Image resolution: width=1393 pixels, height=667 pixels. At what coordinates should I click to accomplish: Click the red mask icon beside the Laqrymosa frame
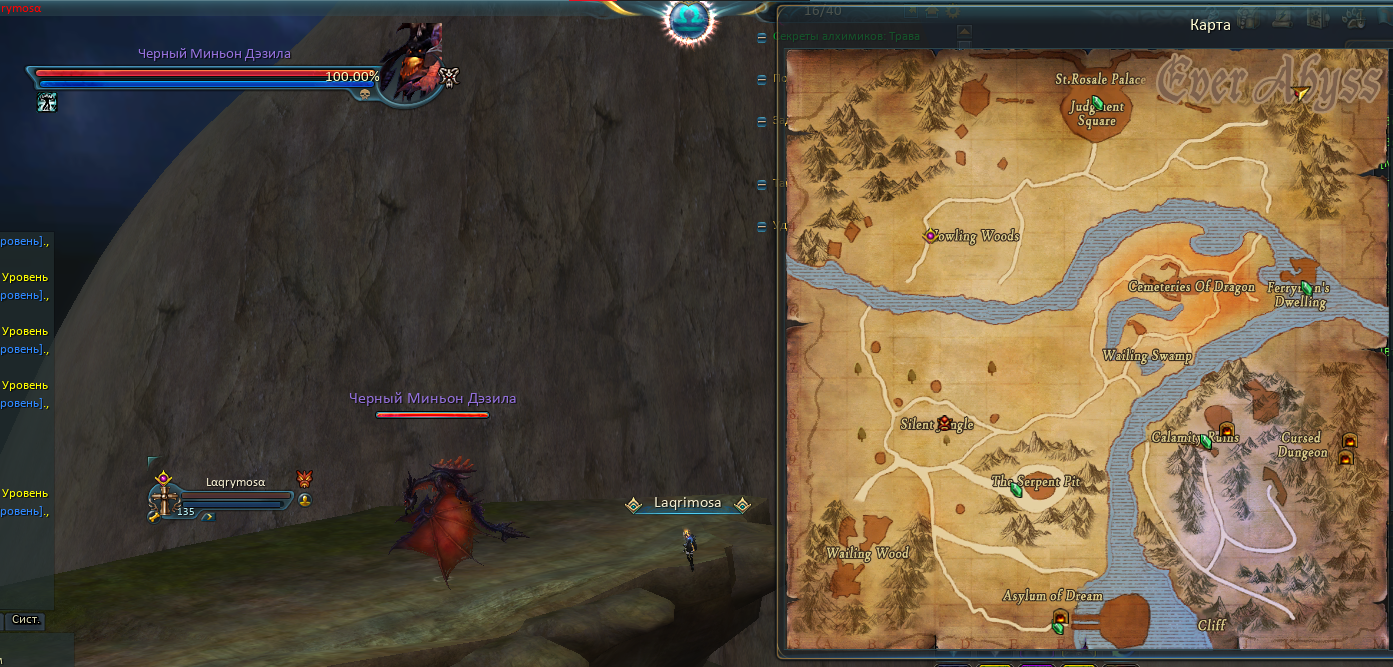(x=305, y=480)
